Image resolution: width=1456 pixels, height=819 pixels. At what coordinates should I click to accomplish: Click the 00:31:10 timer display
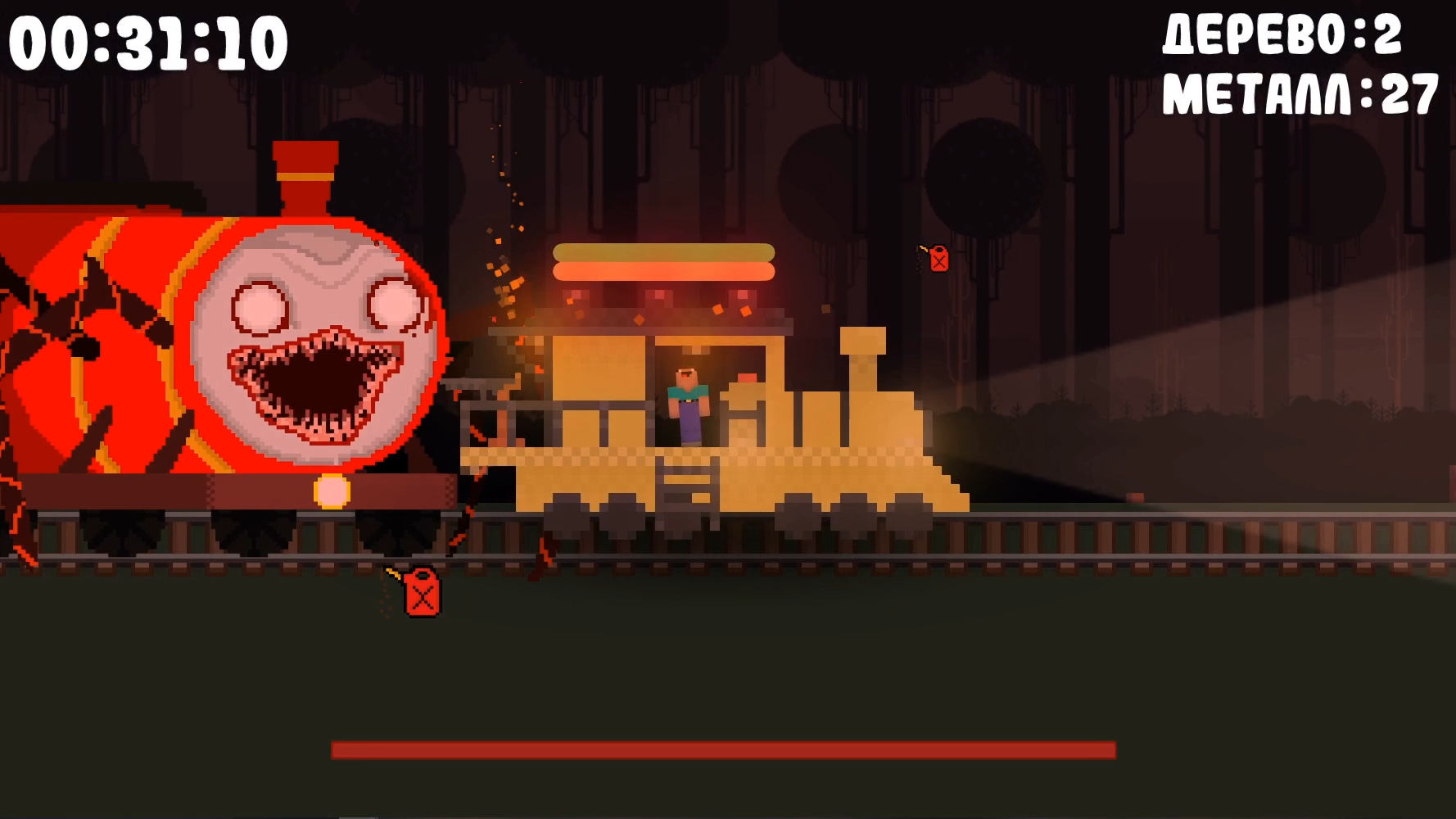(147, 39)
